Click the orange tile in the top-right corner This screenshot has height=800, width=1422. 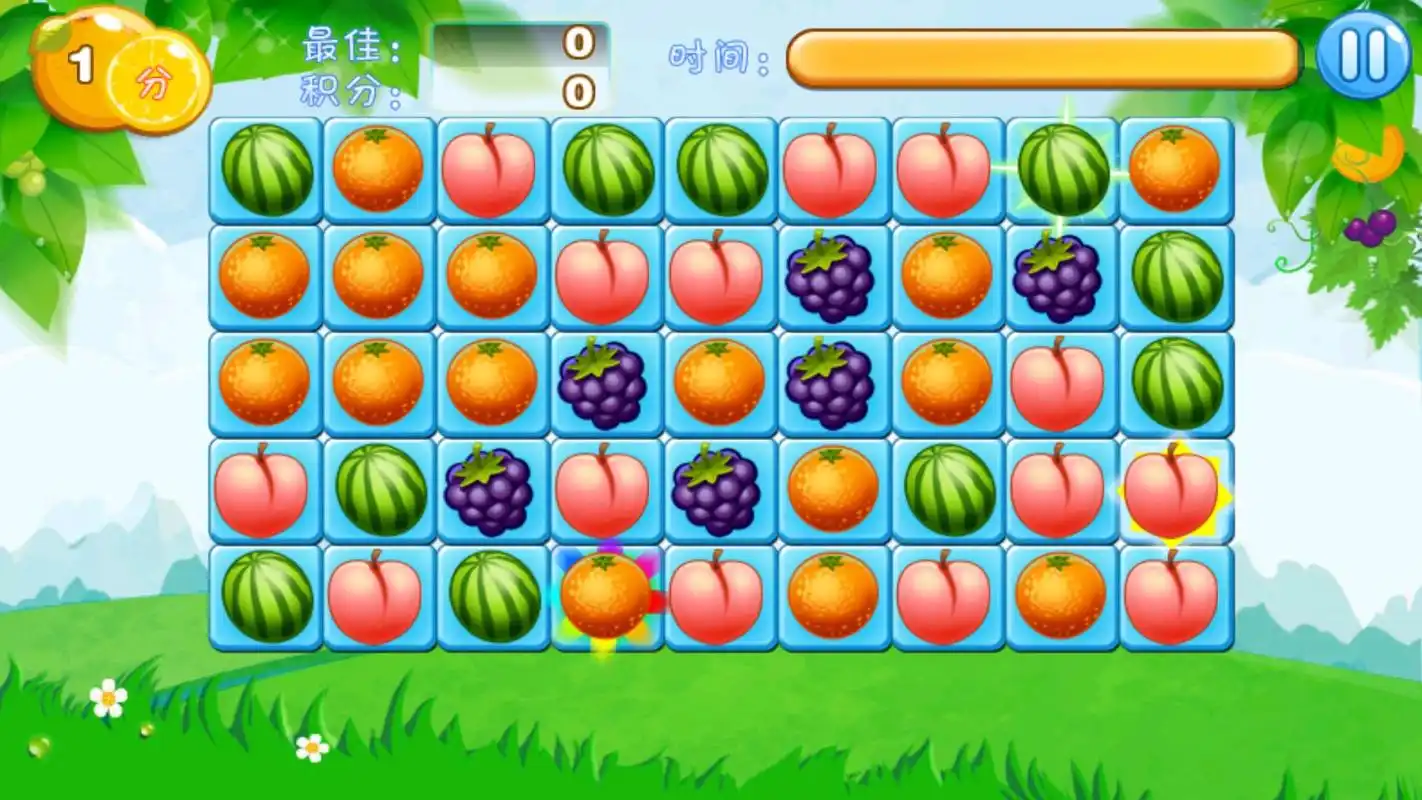click(x=1175, y=168)
